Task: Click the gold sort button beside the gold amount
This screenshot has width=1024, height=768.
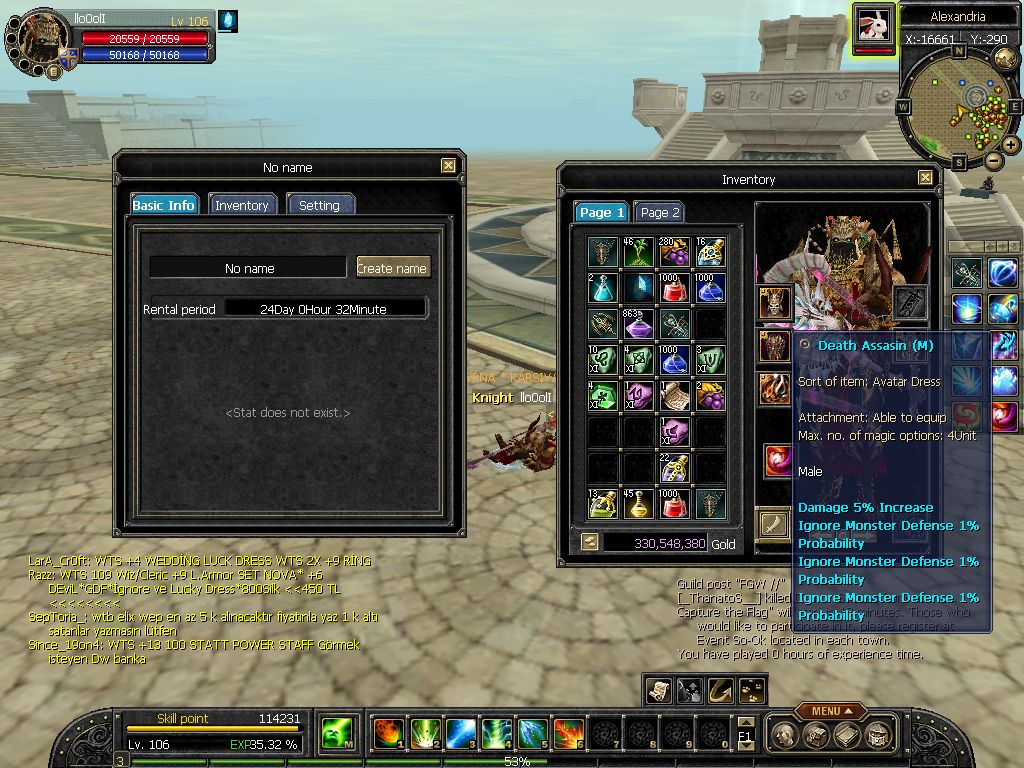Action: pyautogui.click(x=590, y=542)
